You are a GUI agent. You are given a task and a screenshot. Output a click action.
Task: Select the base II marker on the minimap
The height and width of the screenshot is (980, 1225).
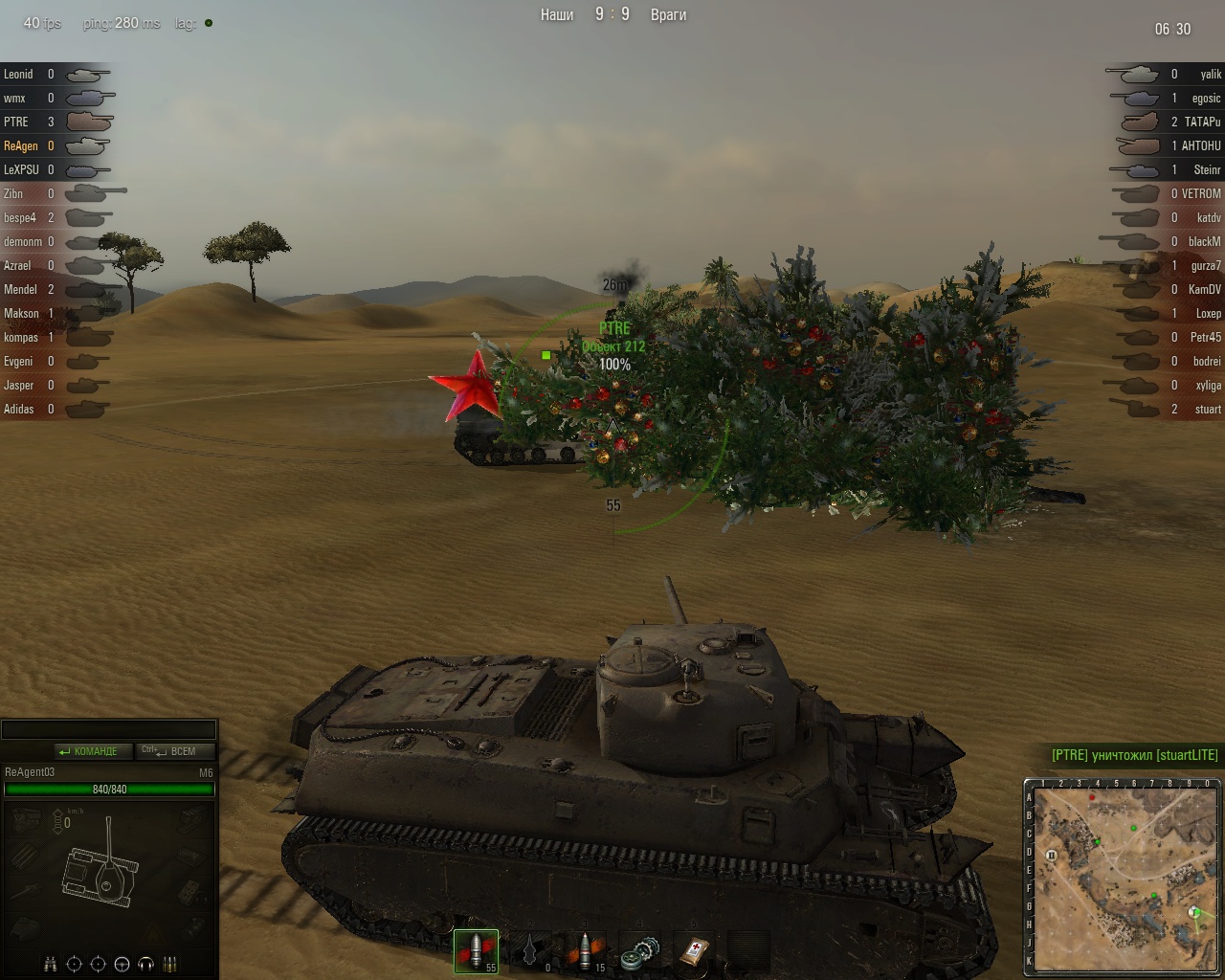tap(1051, 855)
